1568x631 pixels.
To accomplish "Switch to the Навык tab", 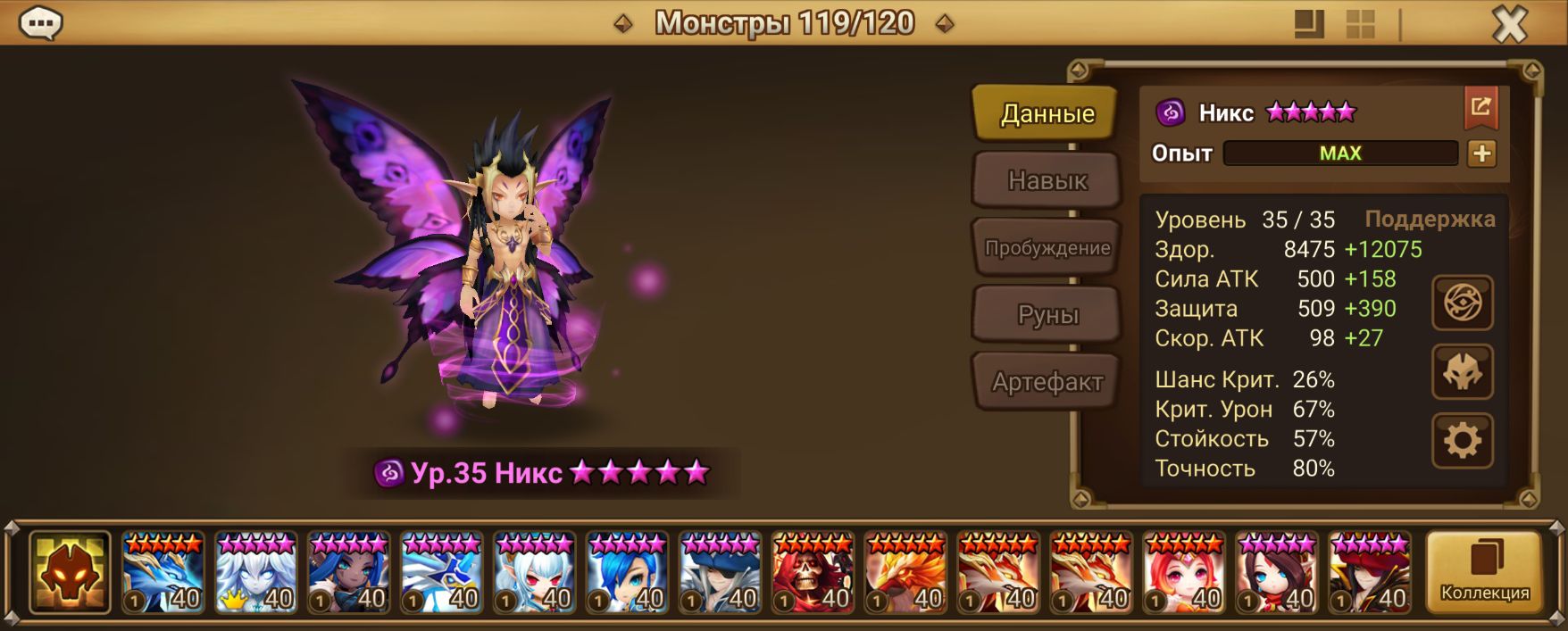I will click(x=1047, y=180).
